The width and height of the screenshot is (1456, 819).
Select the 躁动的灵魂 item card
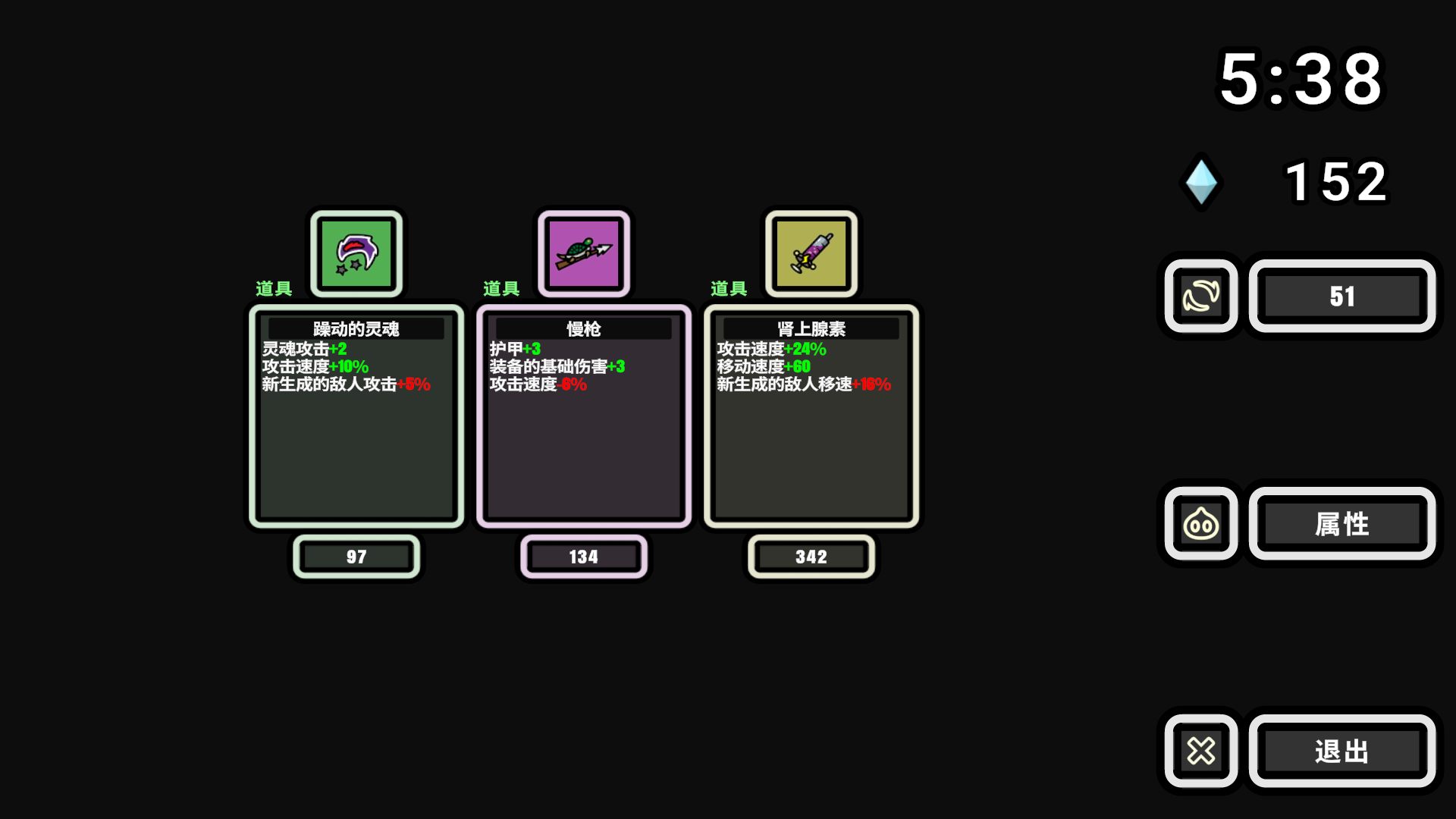coord(356,416)
